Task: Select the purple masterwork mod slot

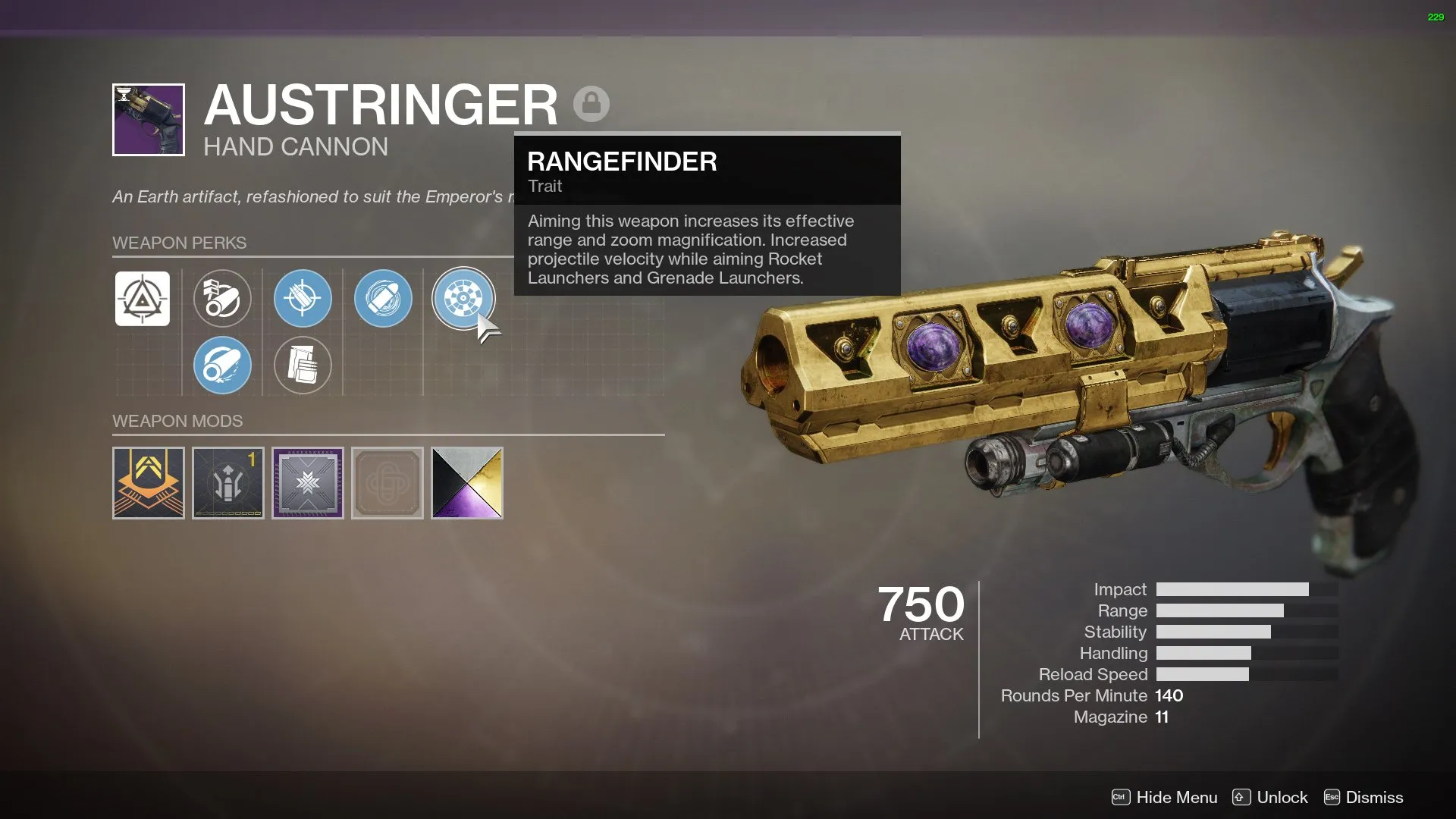Action: [307, 482]
